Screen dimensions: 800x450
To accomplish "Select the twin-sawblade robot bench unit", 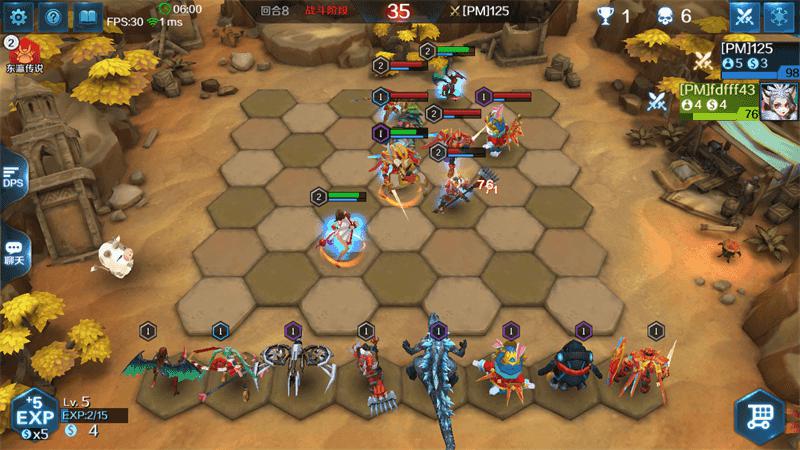I will 294,368.
